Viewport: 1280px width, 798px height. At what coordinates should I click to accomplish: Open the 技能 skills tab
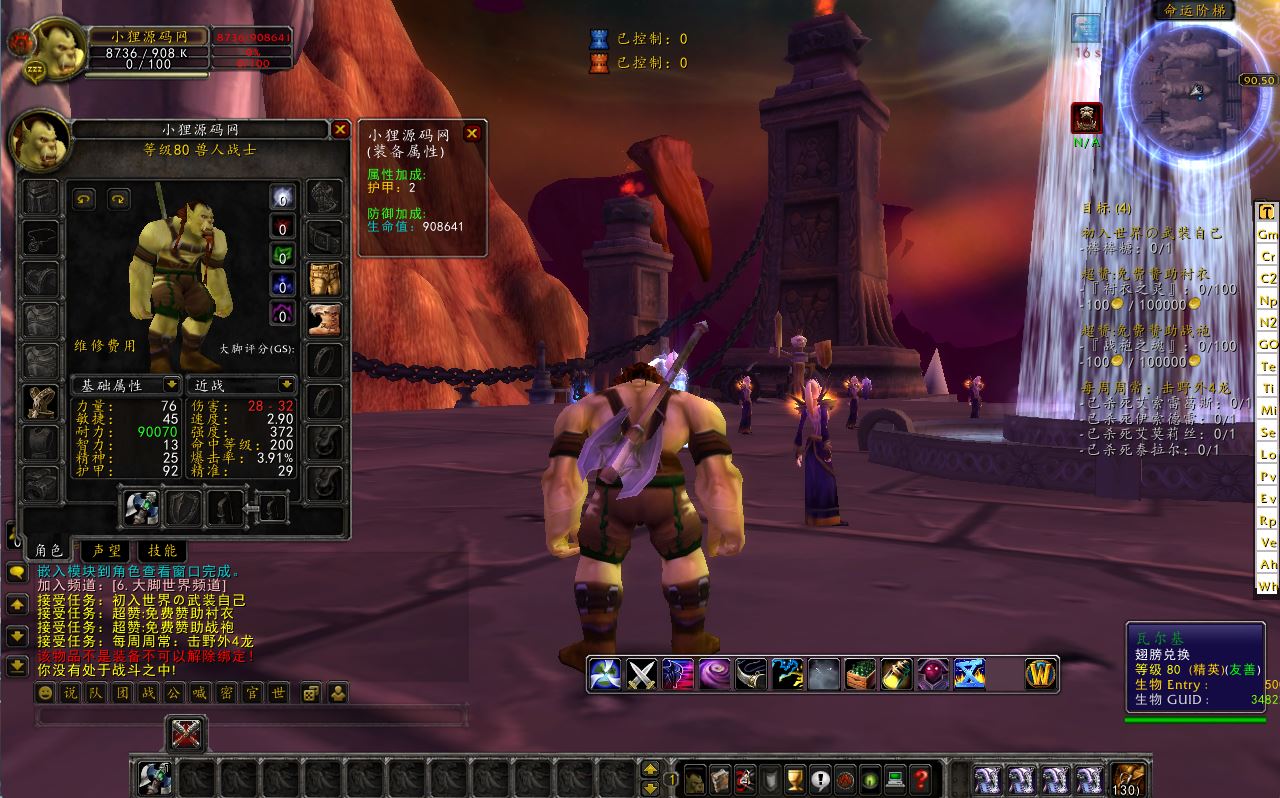pyautogui.click(x=162, y=550)
